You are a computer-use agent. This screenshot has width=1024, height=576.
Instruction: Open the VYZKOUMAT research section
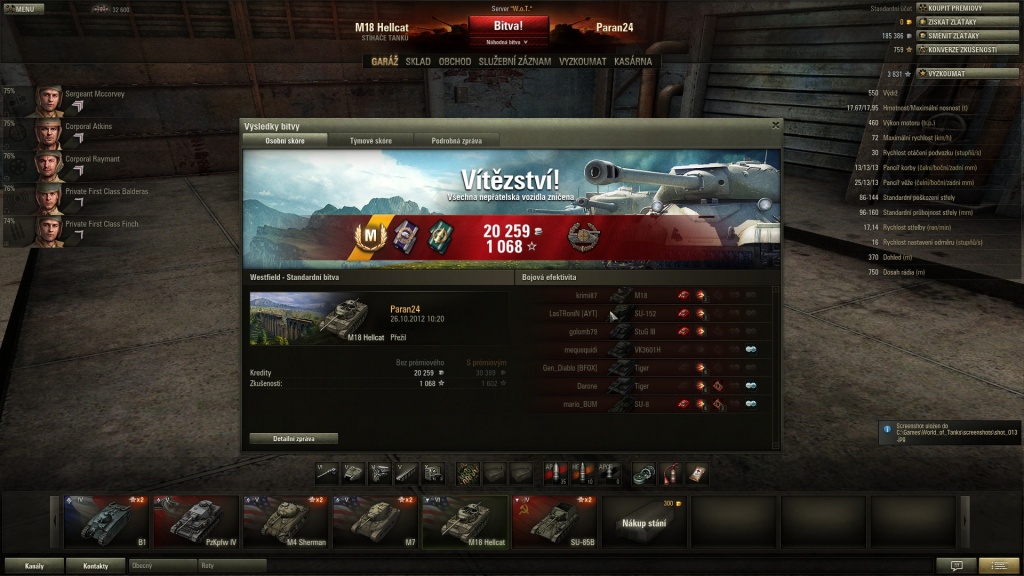point(583,61)
